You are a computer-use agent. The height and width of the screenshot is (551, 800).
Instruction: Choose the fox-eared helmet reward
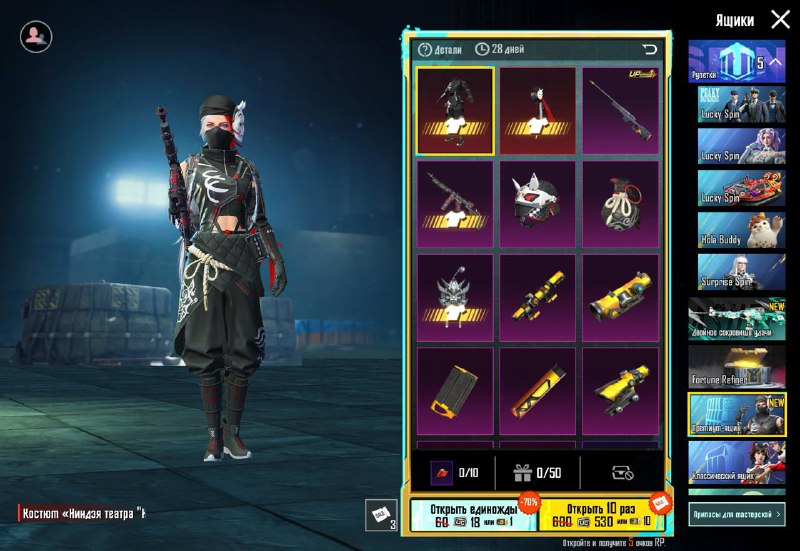click(538, 205)
